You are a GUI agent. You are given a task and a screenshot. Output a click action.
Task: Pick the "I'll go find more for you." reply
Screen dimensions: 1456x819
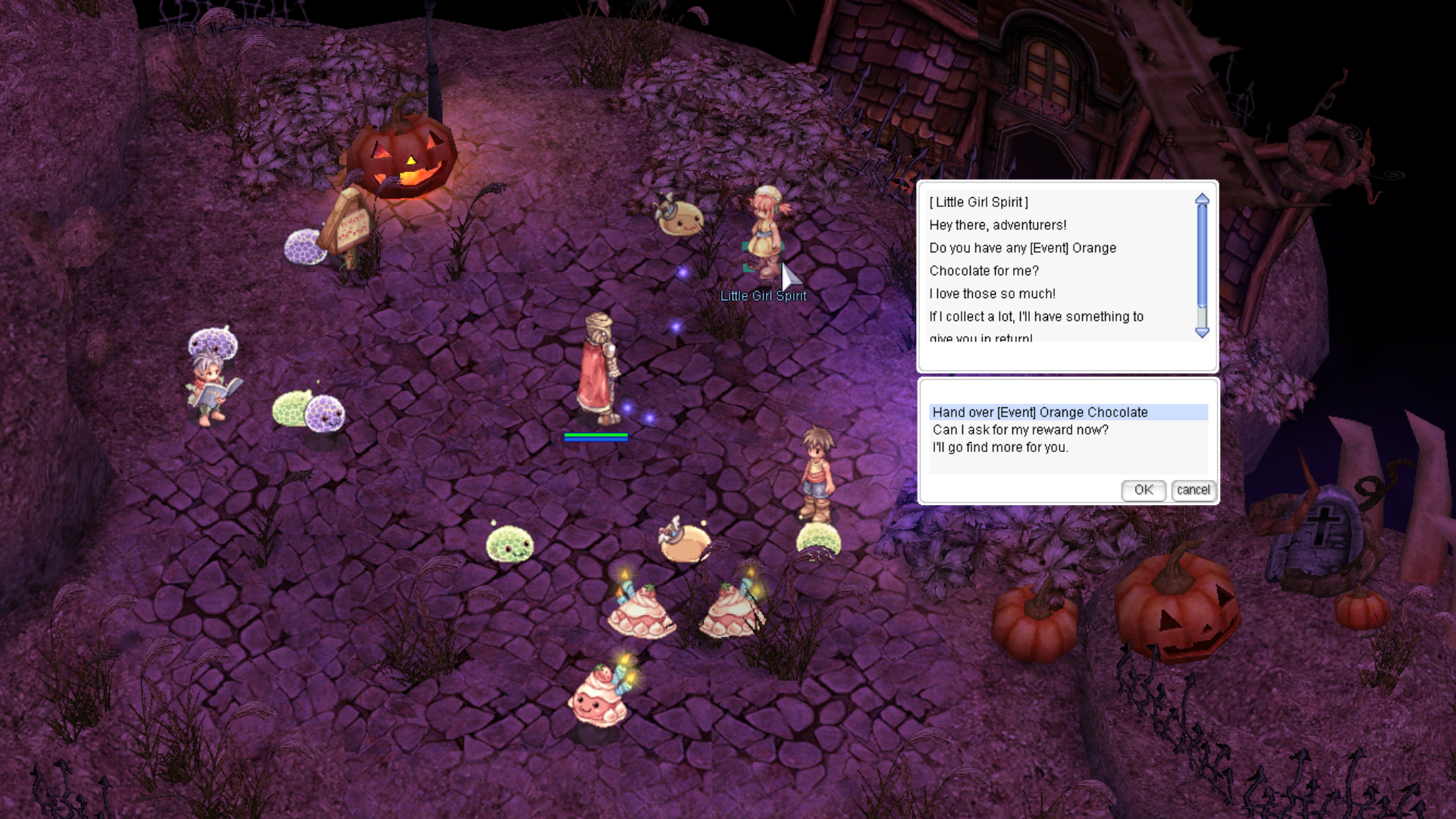coord(1000,447)
